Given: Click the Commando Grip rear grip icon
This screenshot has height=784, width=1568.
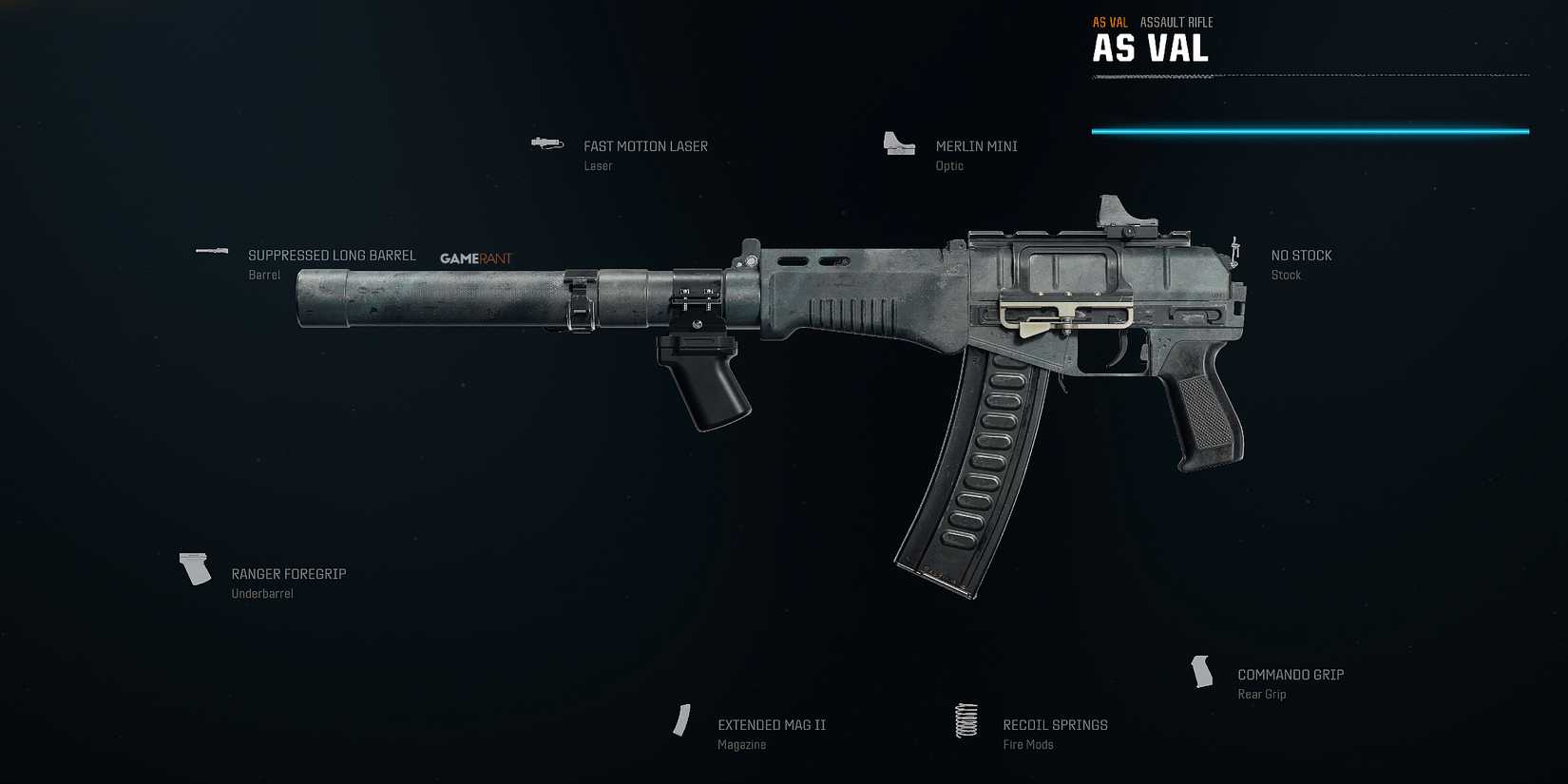Looking at the screenshot, I should click(1201, 671).
